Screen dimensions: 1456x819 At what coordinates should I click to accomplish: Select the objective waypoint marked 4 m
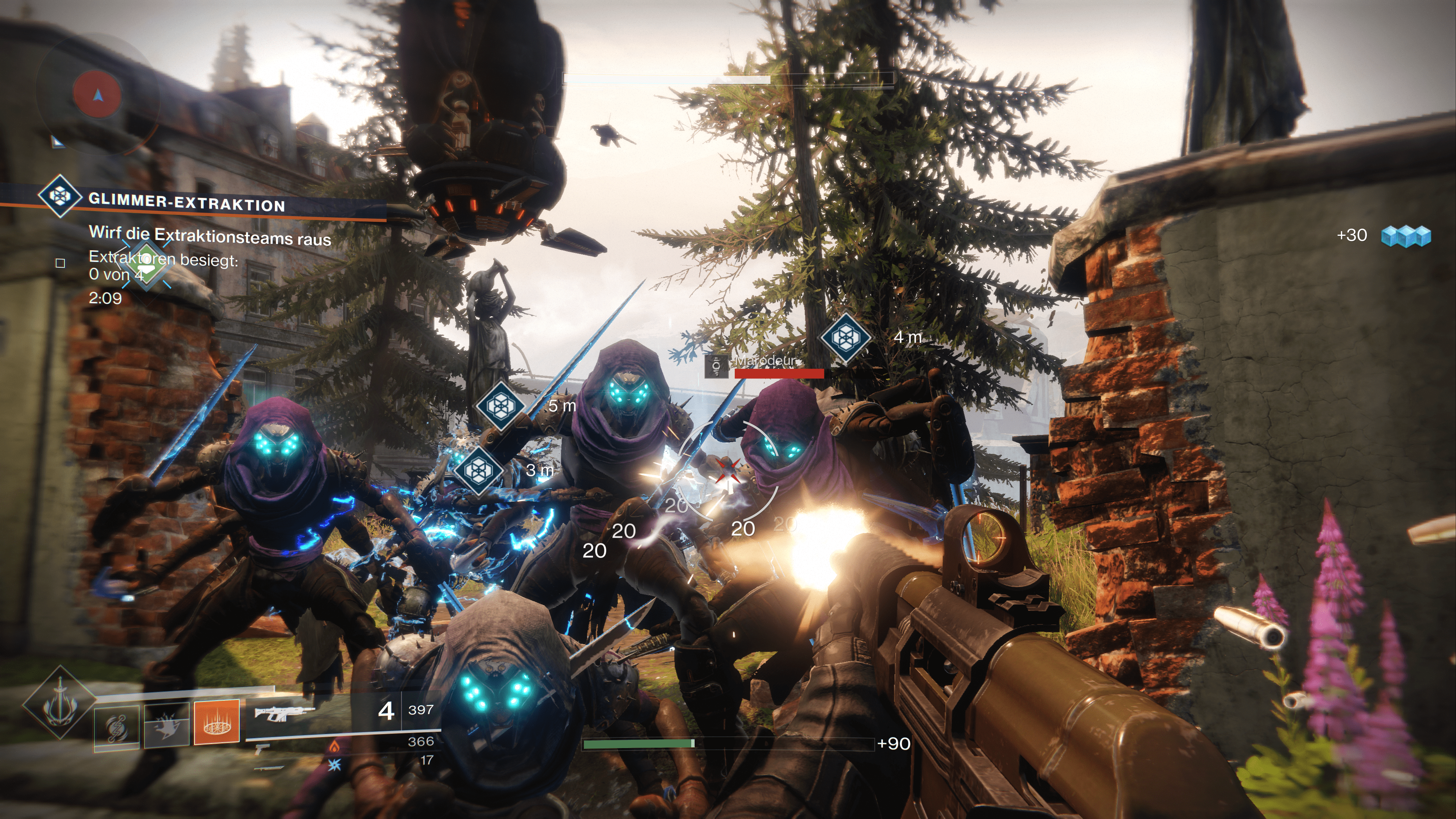[845, 337]
